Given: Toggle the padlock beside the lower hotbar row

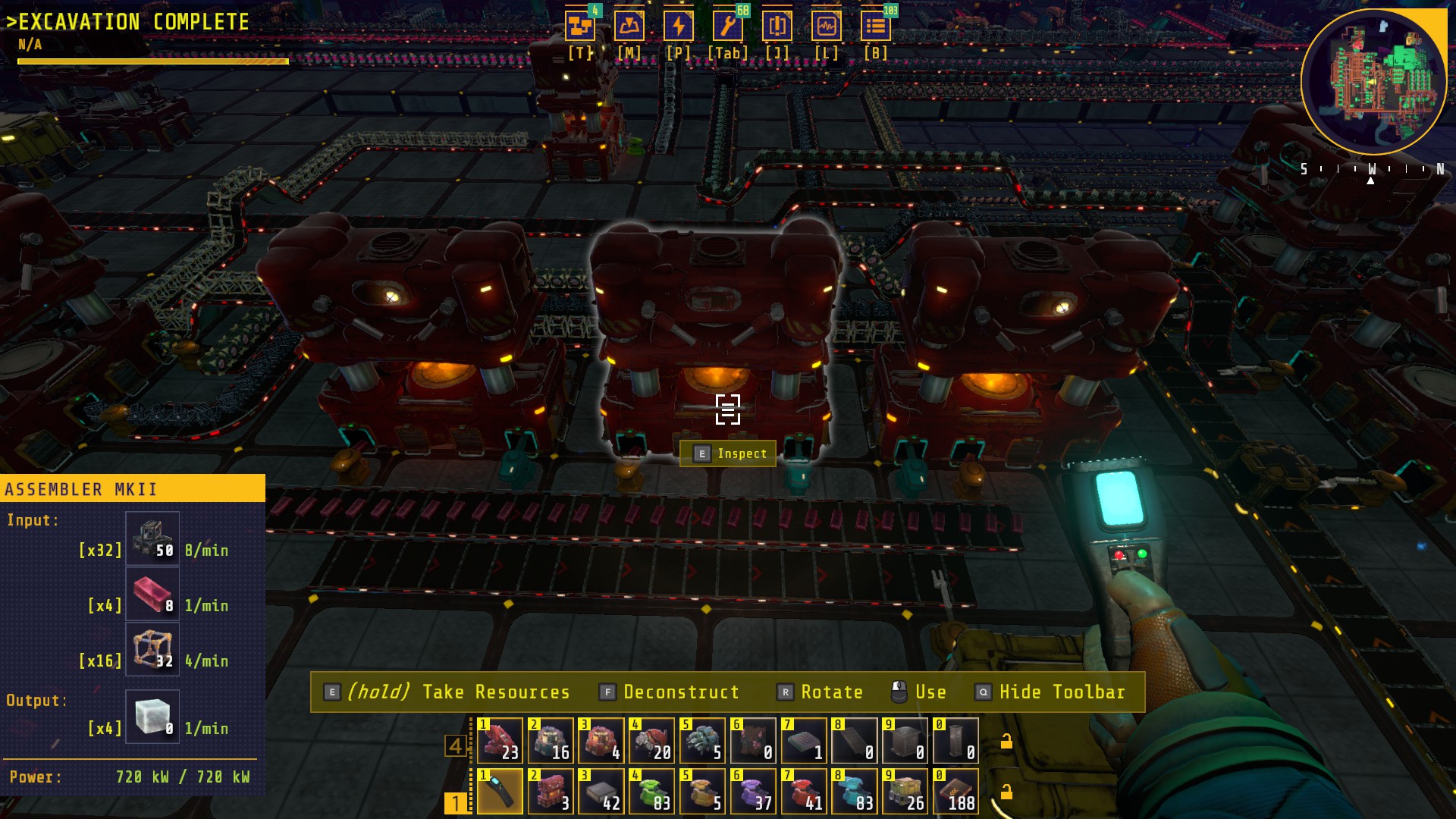Looking at the screenshot, I should [1006, 792].
